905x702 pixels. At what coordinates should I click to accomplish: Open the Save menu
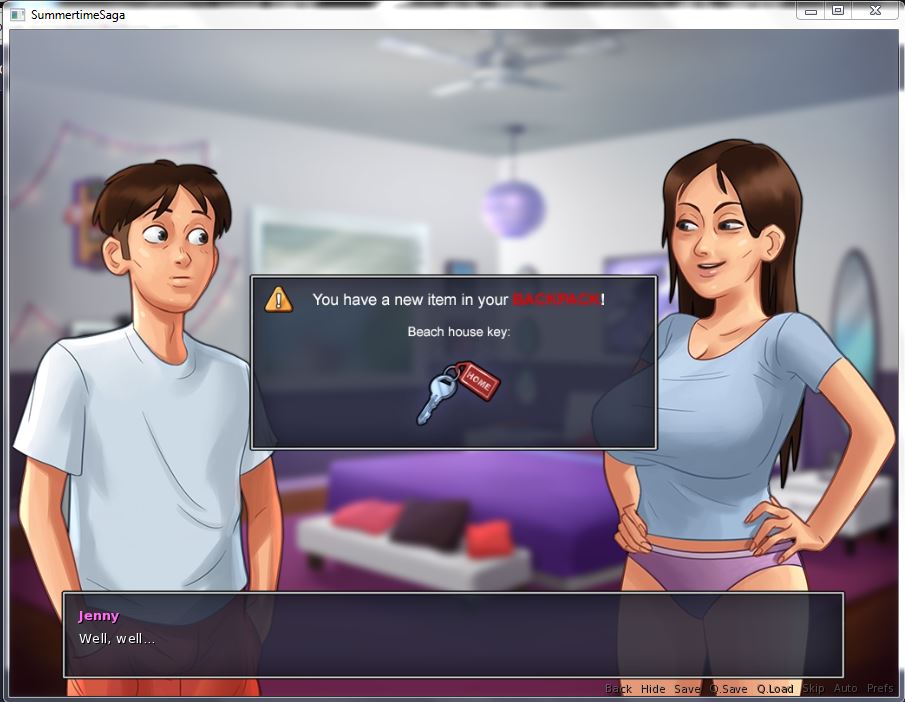click(x=687, y=689)
